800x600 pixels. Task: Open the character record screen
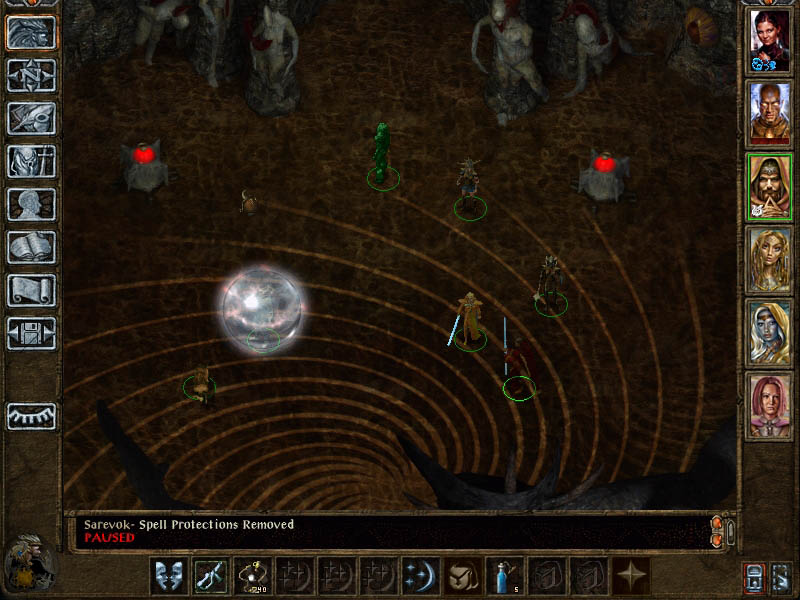click(31, 204)
